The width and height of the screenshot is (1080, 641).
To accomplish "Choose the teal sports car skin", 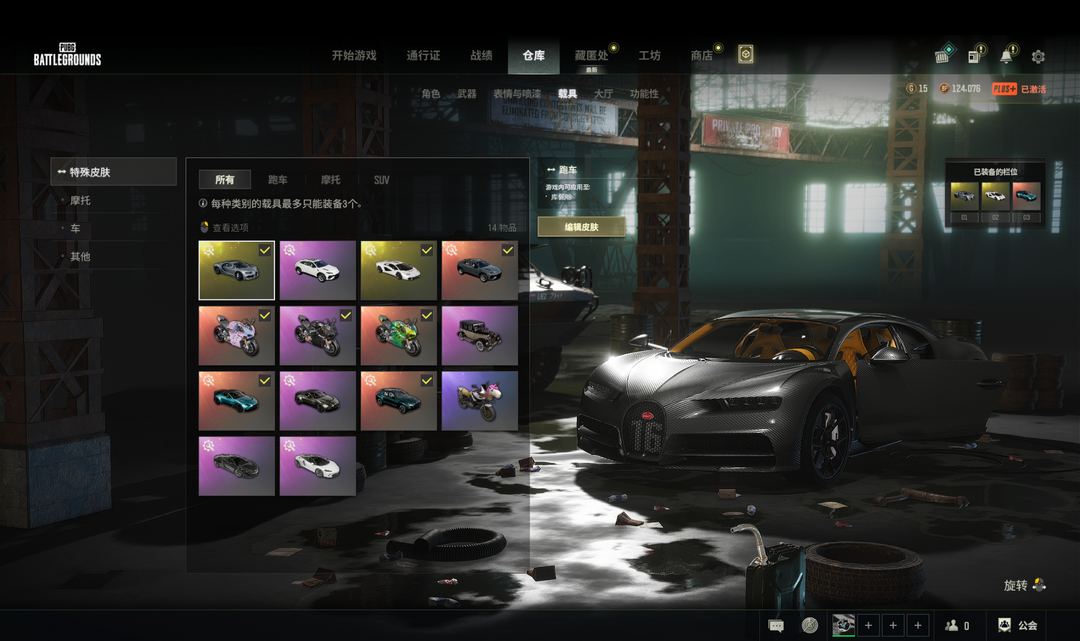I will pos(237,401).
